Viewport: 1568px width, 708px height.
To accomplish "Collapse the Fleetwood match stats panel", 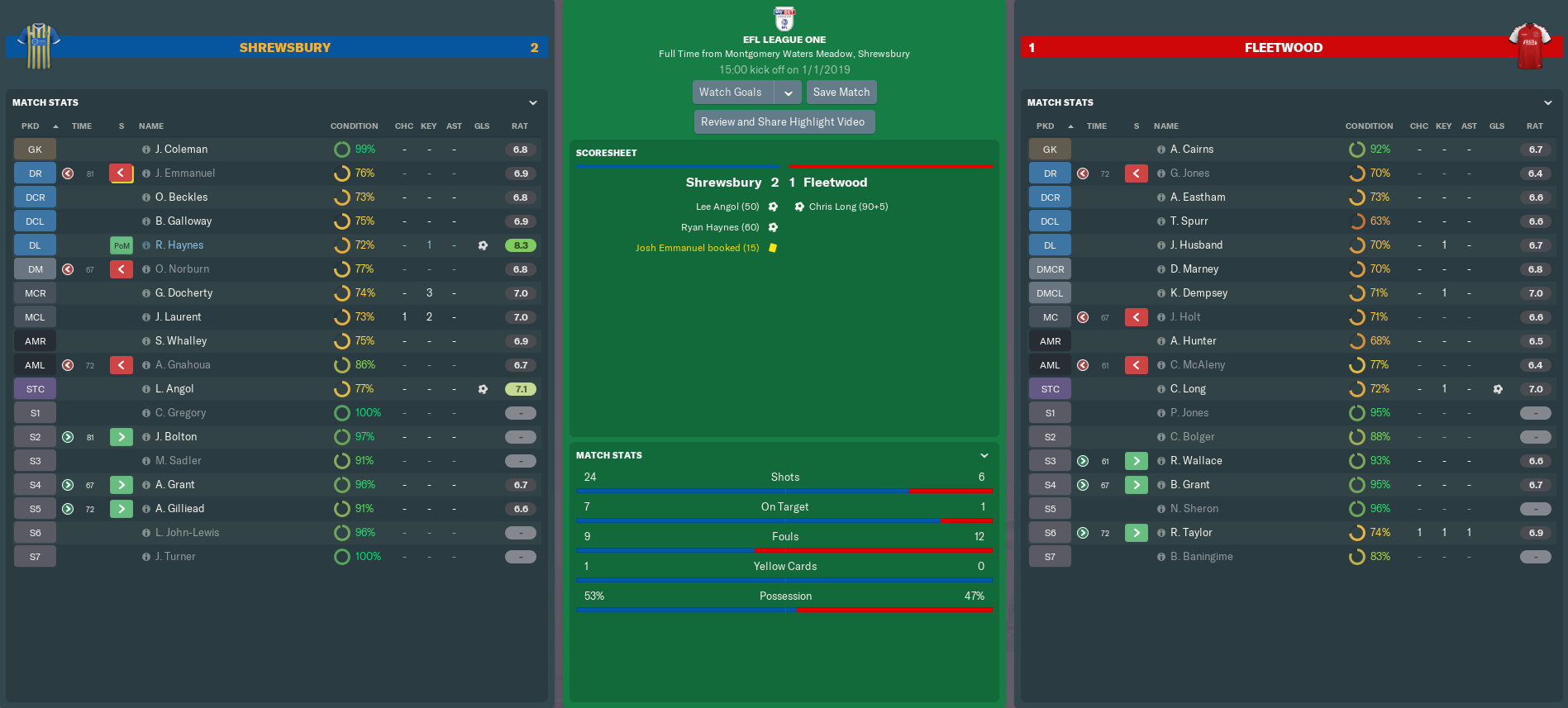I will [x=1548, y=102].
